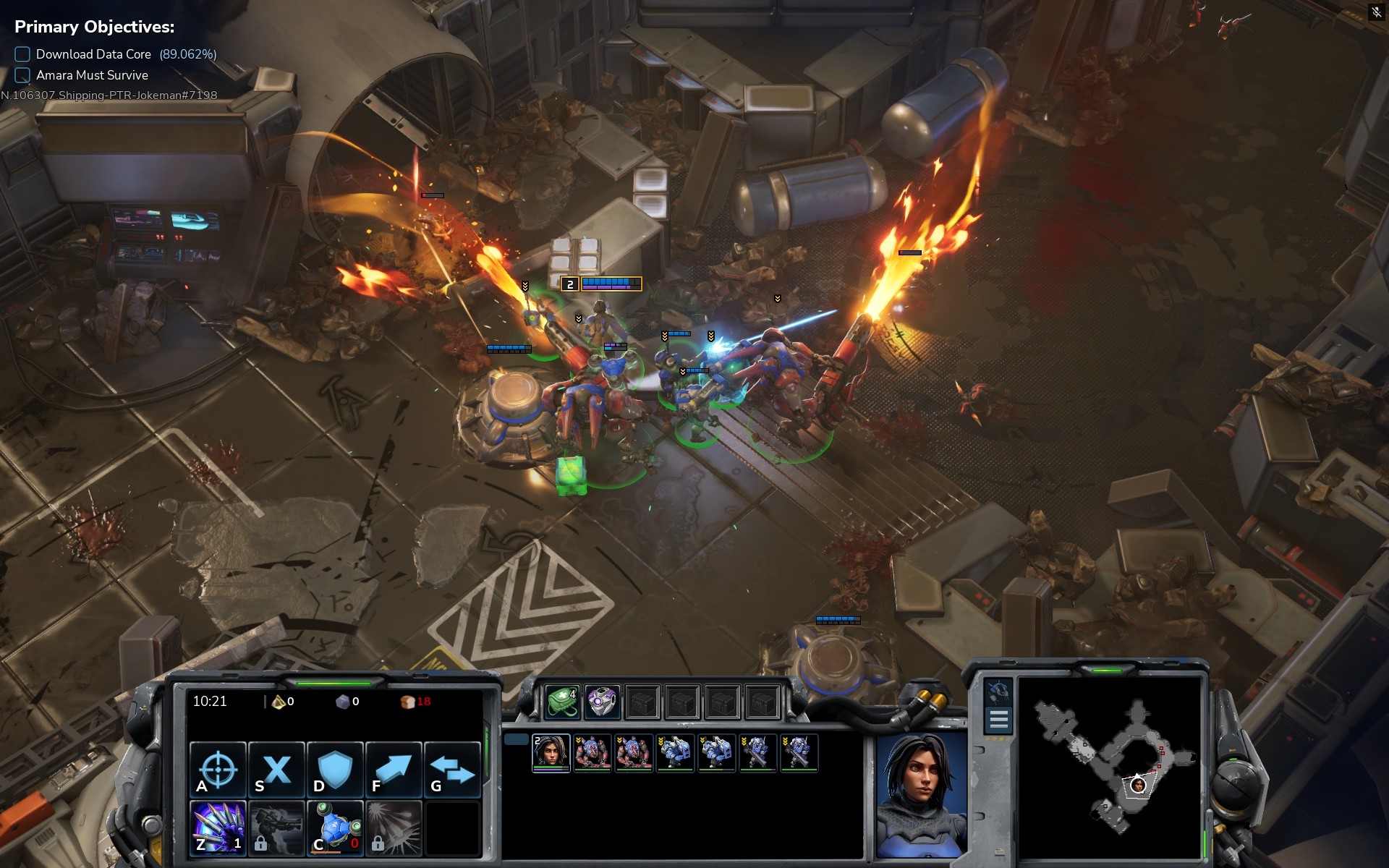1389x868 pixels.
Task: Click the Download Data Core objective
Action: 94,54
